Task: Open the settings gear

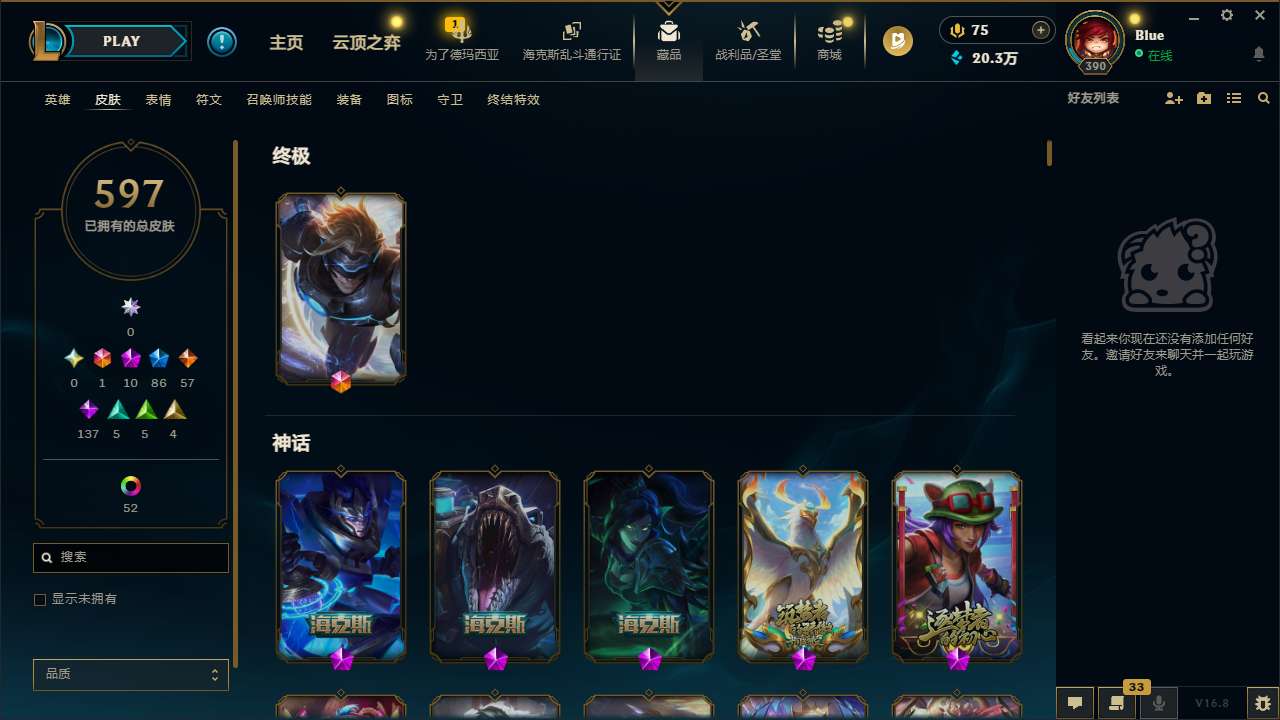Action: tap(1226, 15)
